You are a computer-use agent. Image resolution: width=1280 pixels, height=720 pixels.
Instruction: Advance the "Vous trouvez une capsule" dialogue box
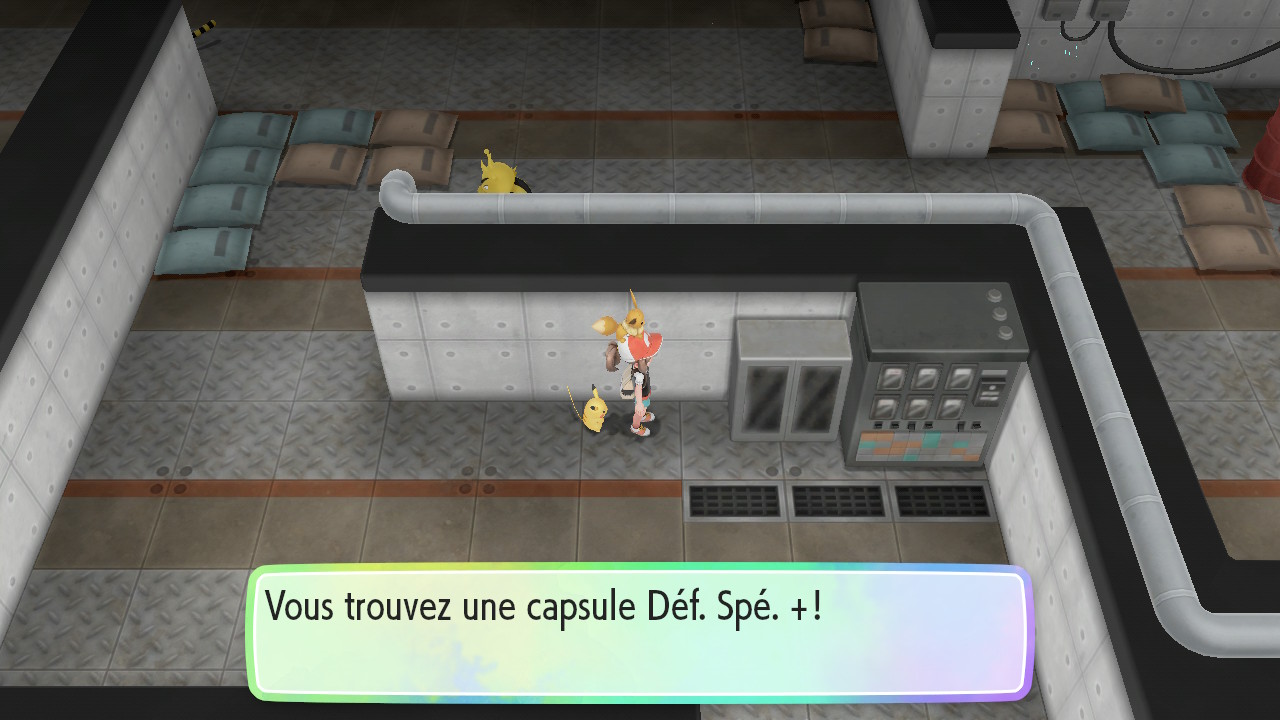coord(640,632)
